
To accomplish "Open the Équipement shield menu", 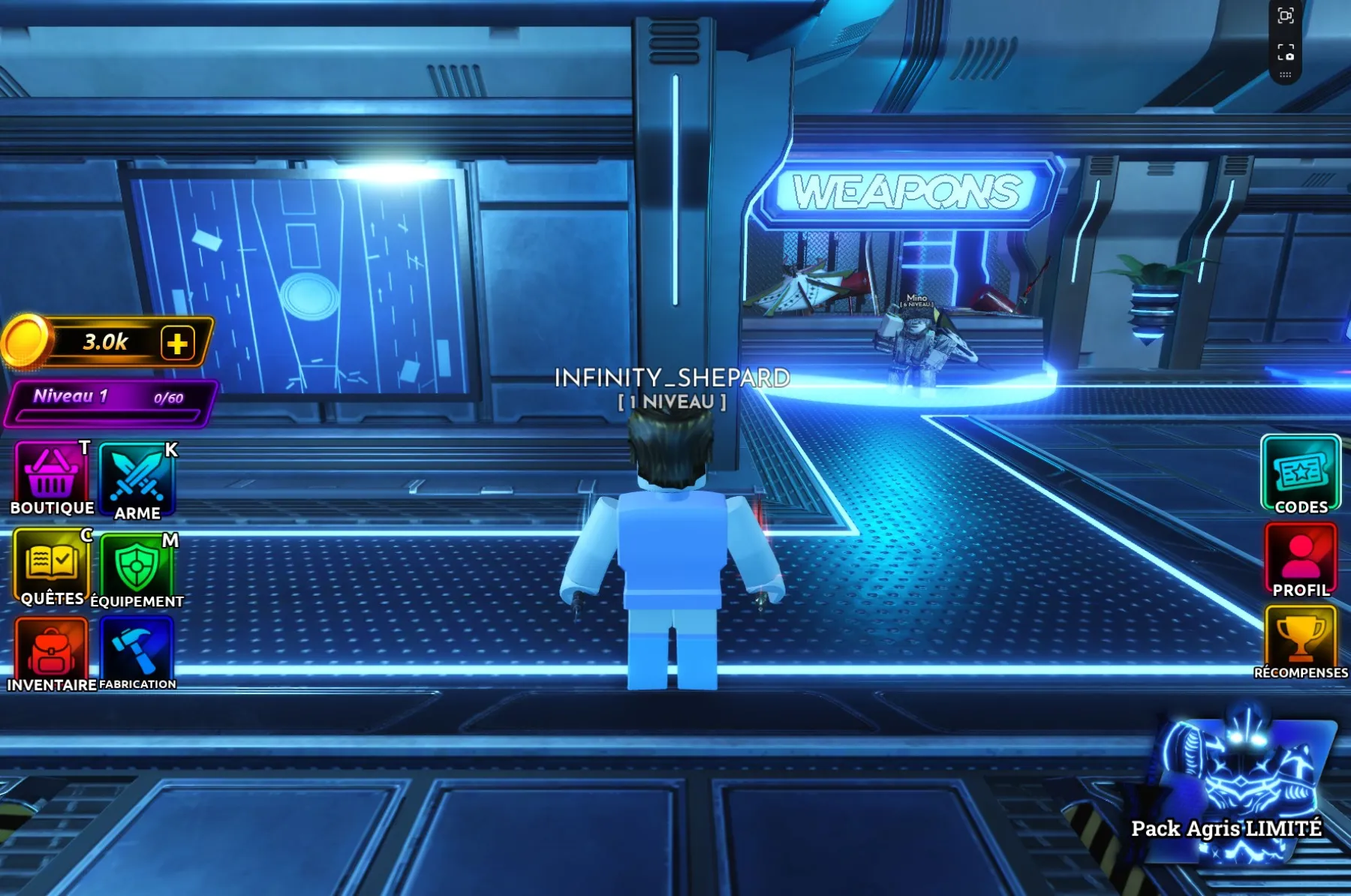I will click(137, 569).
